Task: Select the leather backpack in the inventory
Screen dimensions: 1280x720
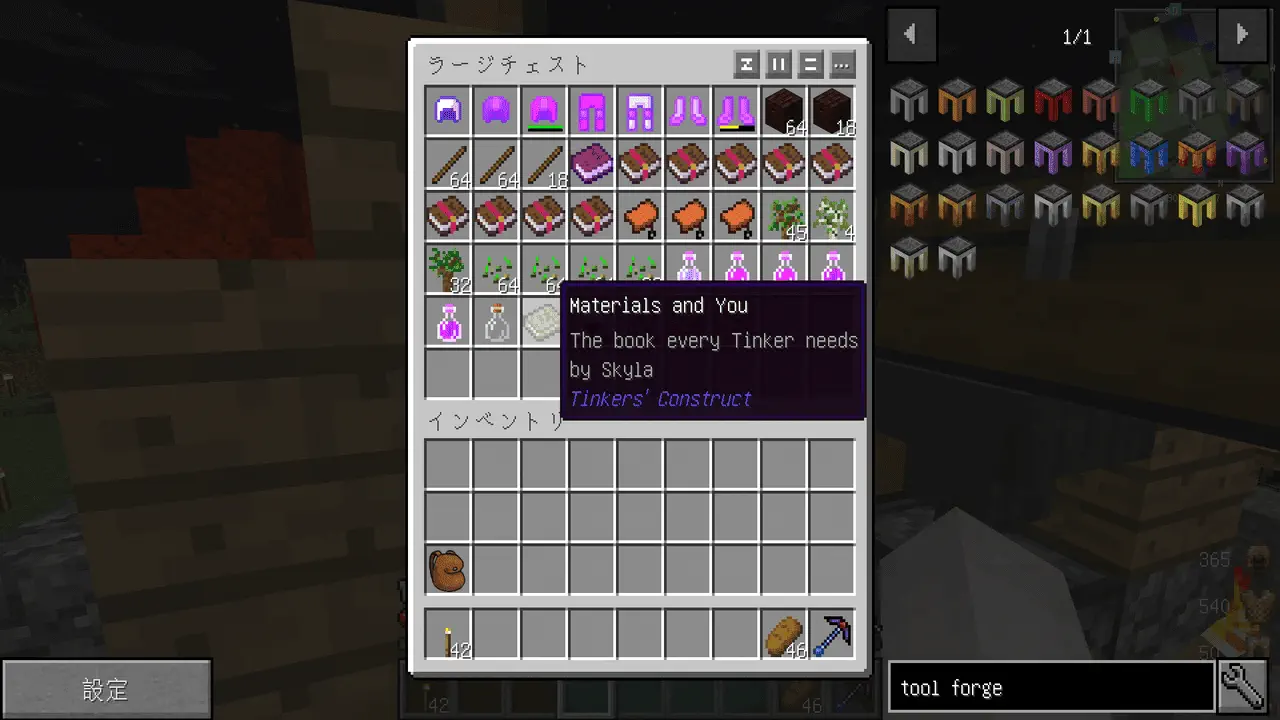Action: point(448,570)
